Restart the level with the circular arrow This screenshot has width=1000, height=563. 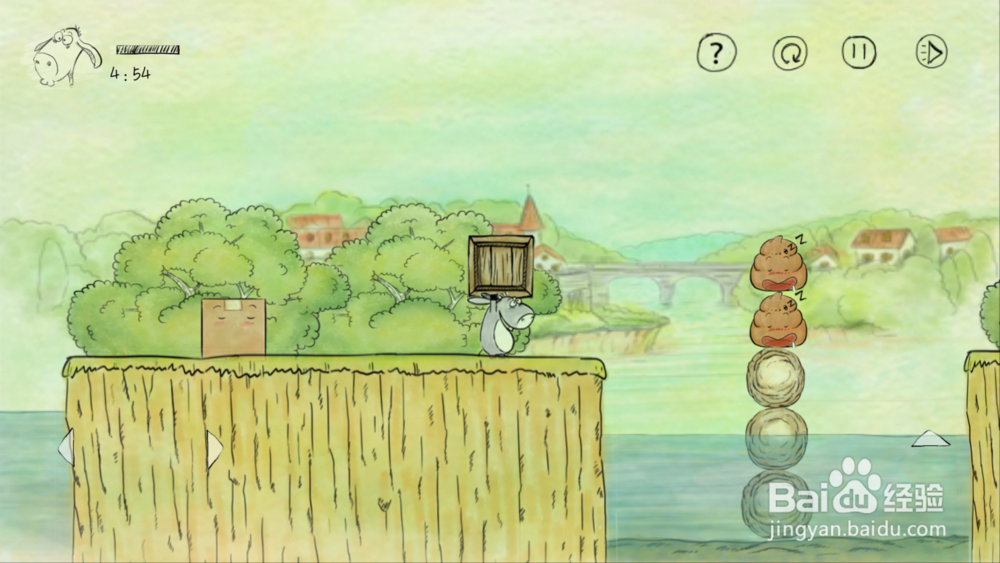pyautogui.click(x=788, y=52)
